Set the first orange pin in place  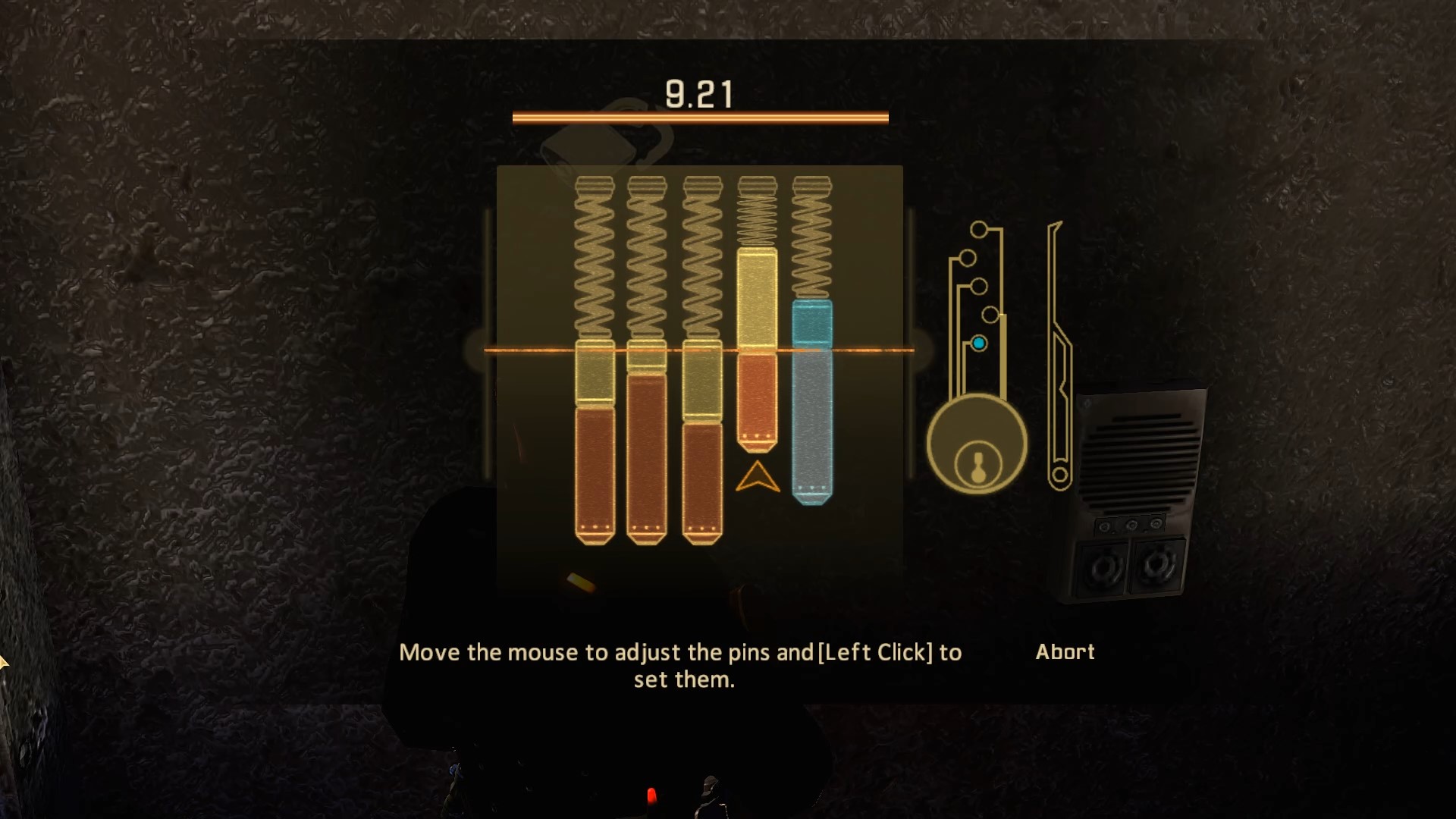(x=595, y=455)
